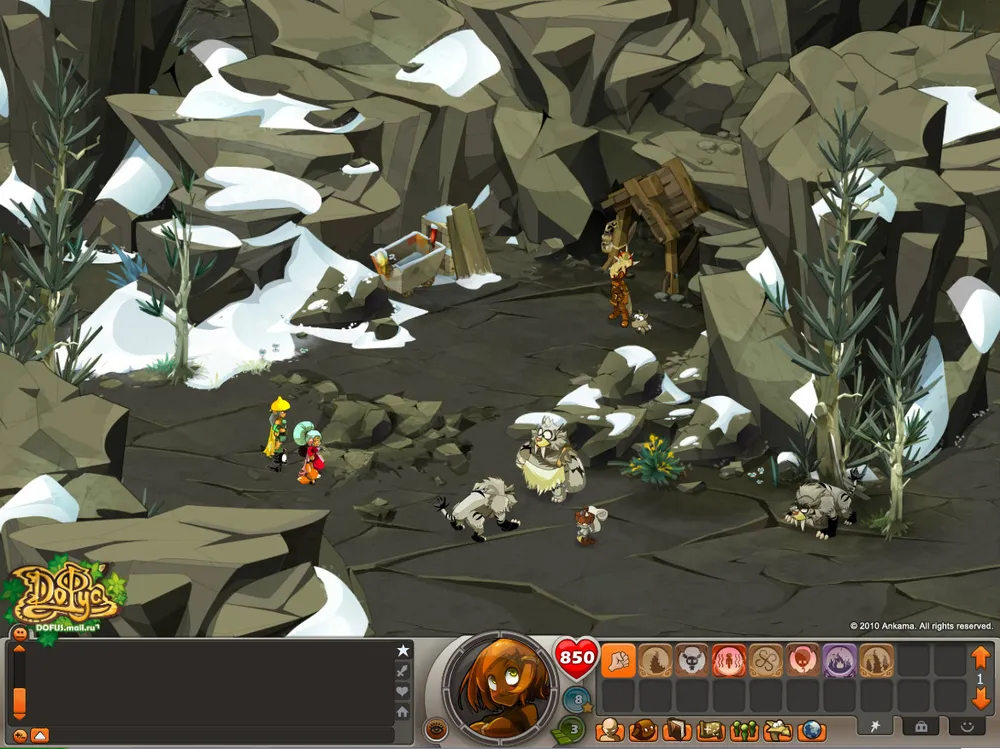Open the character sheet menu icon

[x=610, y=730]
